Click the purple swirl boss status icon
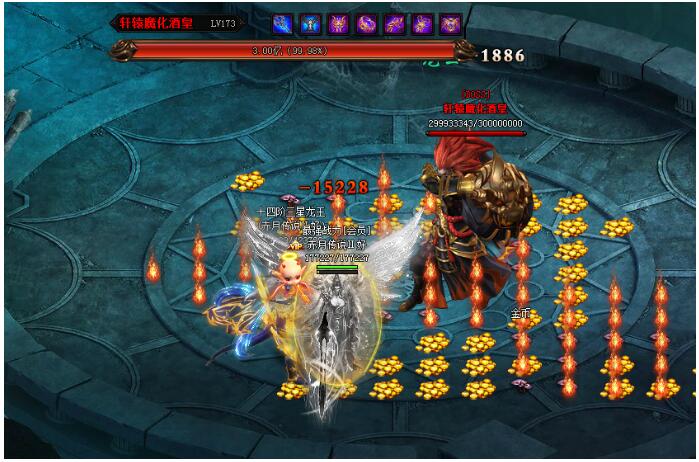 [367, 22]
